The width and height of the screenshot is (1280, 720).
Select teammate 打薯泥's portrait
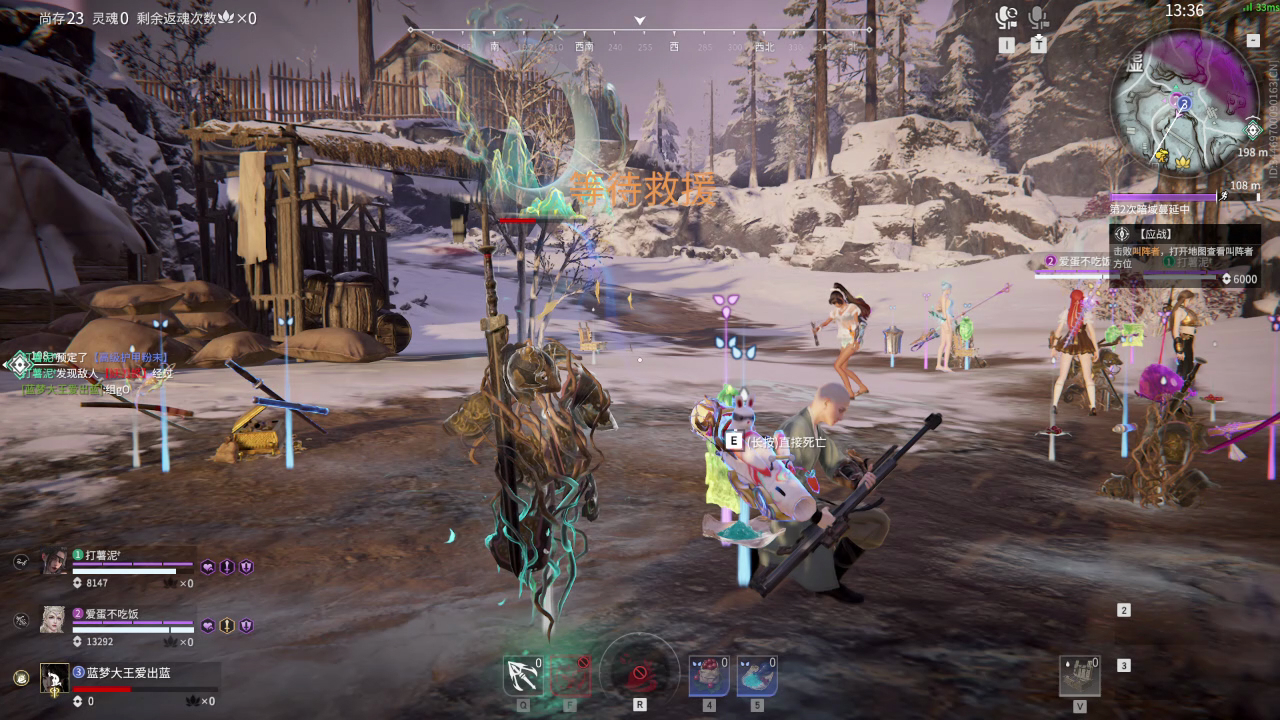tap(54, 562)
